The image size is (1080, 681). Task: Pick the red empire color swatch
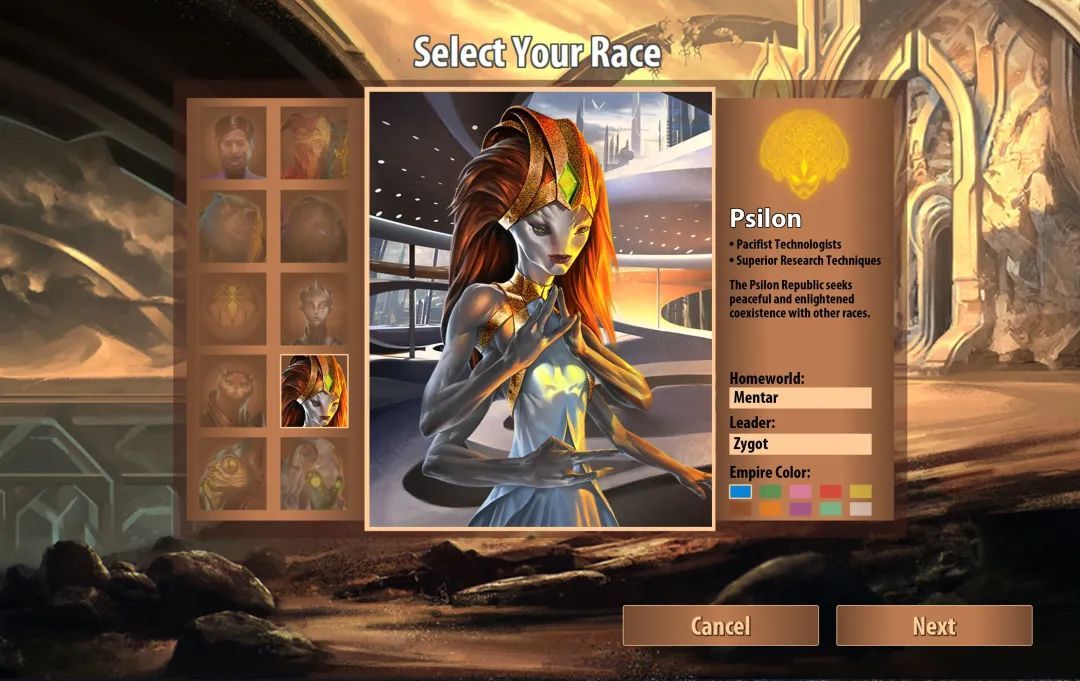(830, 491)
